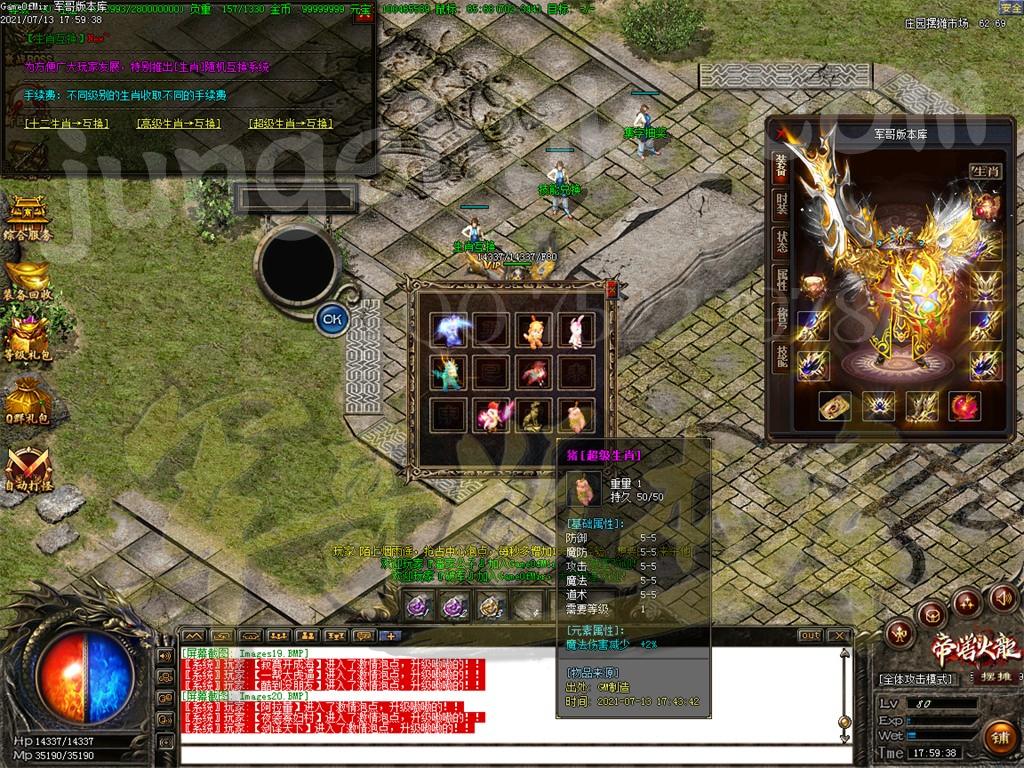Switch to the 时装 fashion tab
Image resolution: width=1024 pixels, height=768 pixels.
[781, 206]
